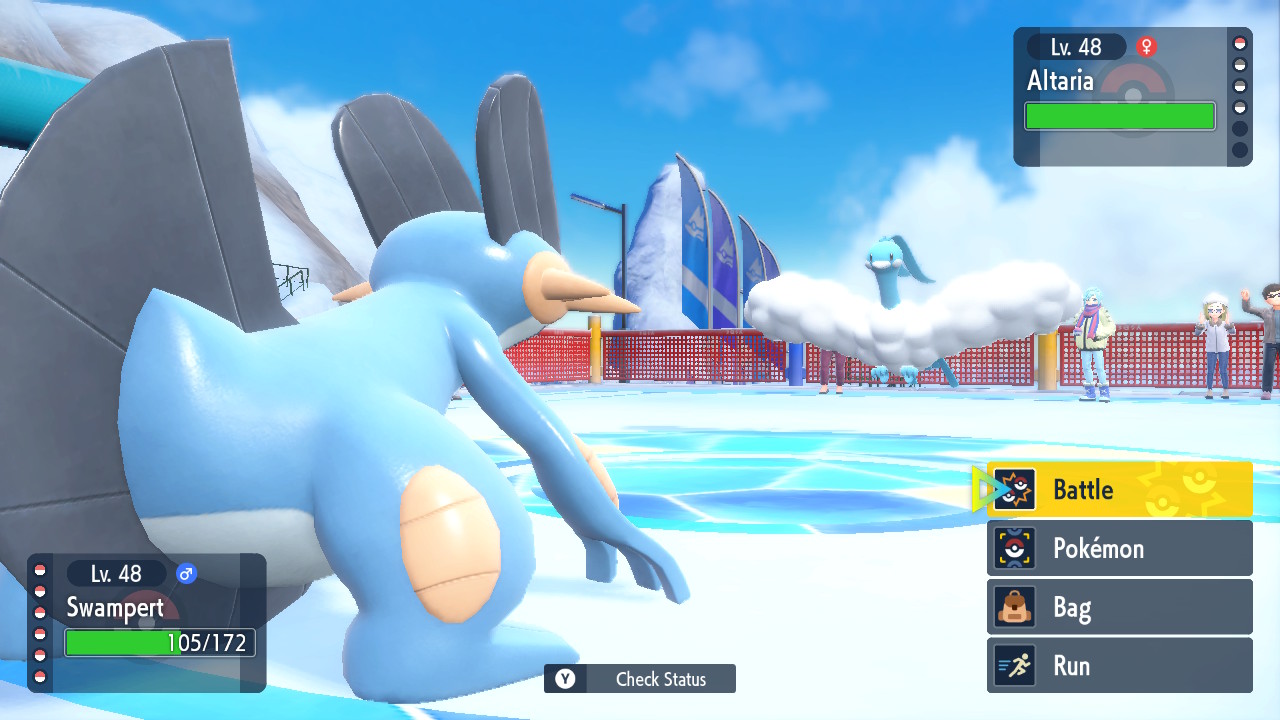1280x720 pixels.
Task: Select Swampert's status panel
Action: tap(147, 622)
